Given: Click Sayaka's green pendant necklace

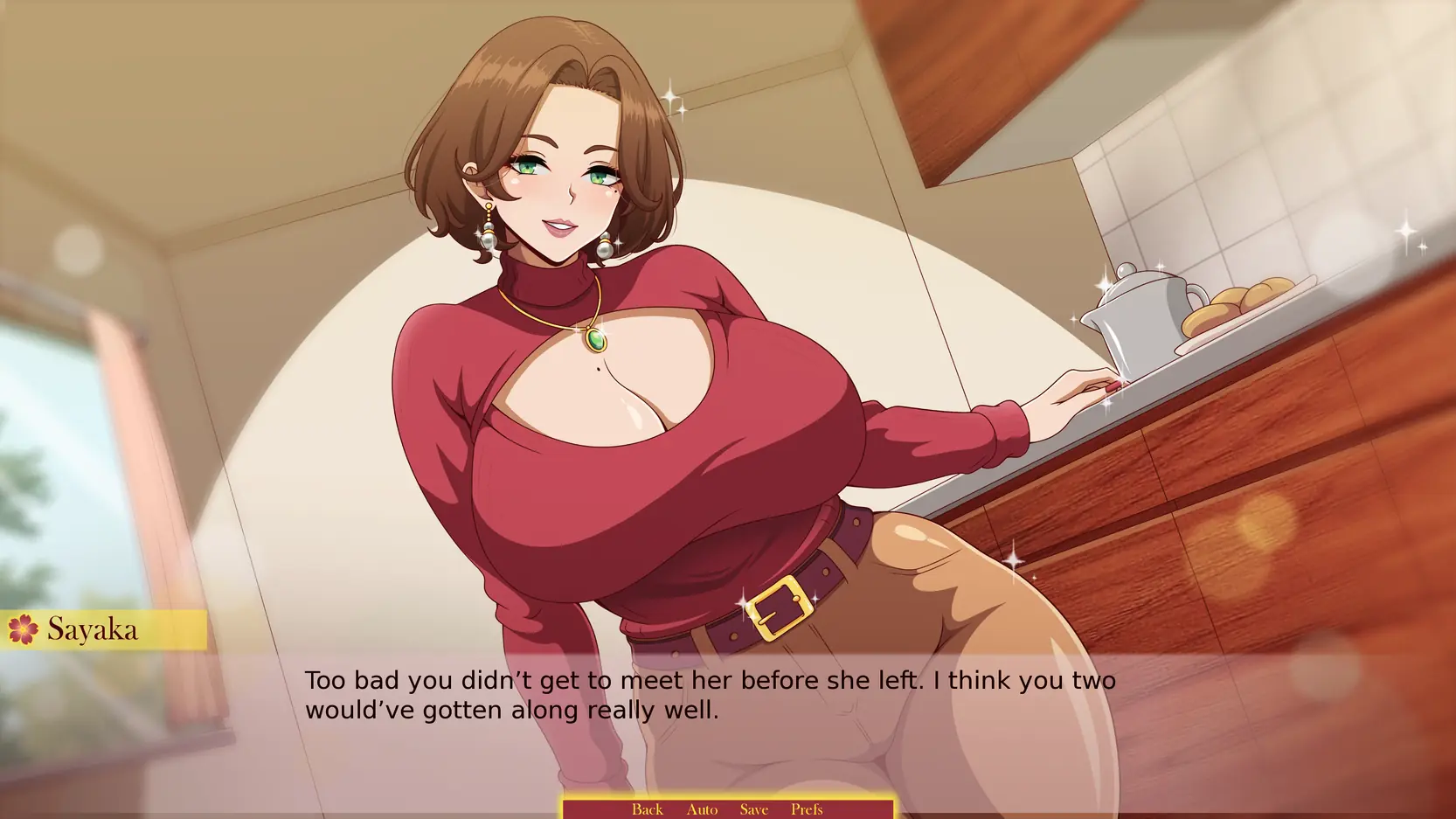Looking at the screenshot, I should pos(594,341).
